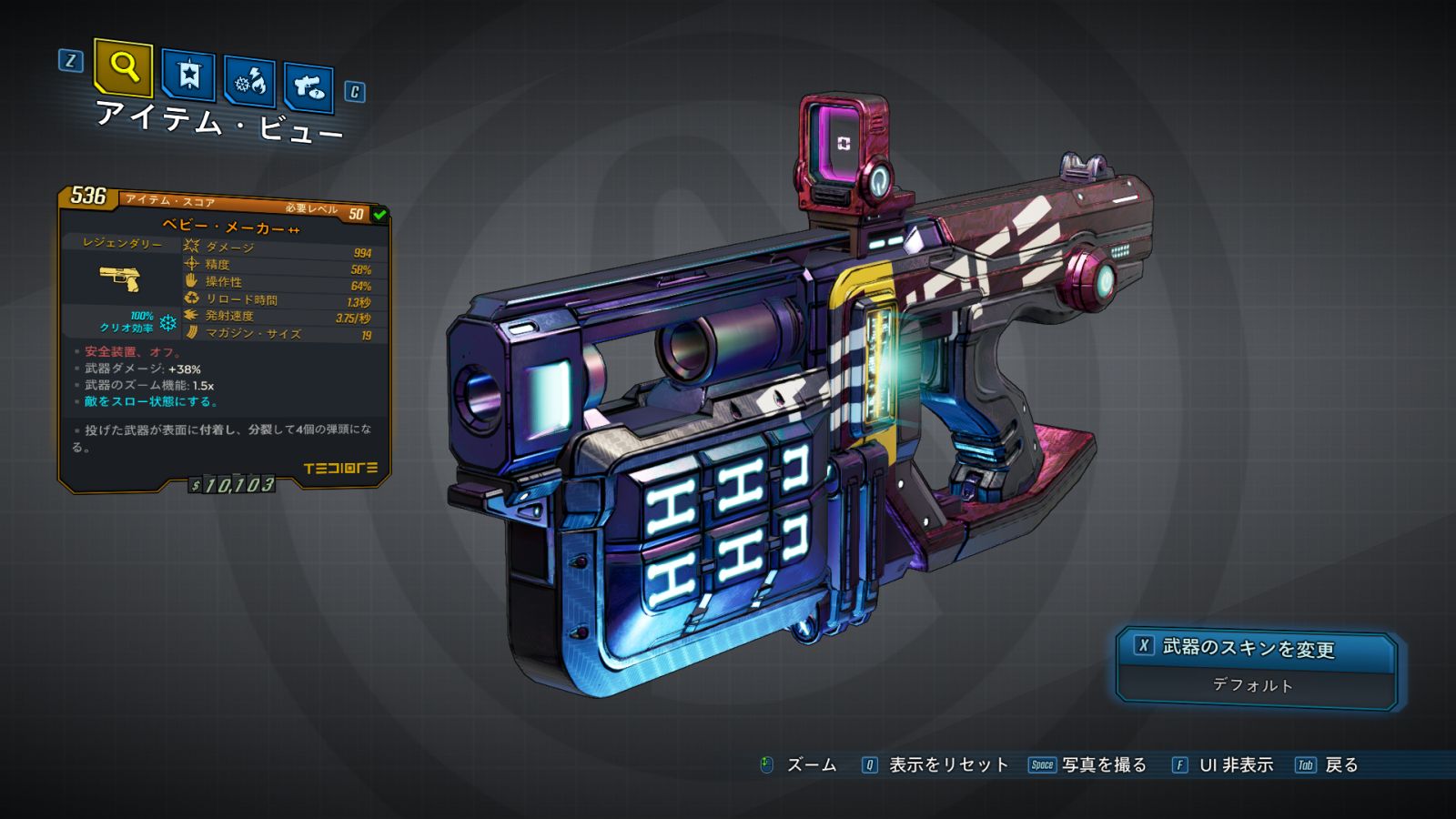The height and width of the screenshot is (819, 1456).
Task: Click the ベビー・メーカー item card
Action: (224, 339)
